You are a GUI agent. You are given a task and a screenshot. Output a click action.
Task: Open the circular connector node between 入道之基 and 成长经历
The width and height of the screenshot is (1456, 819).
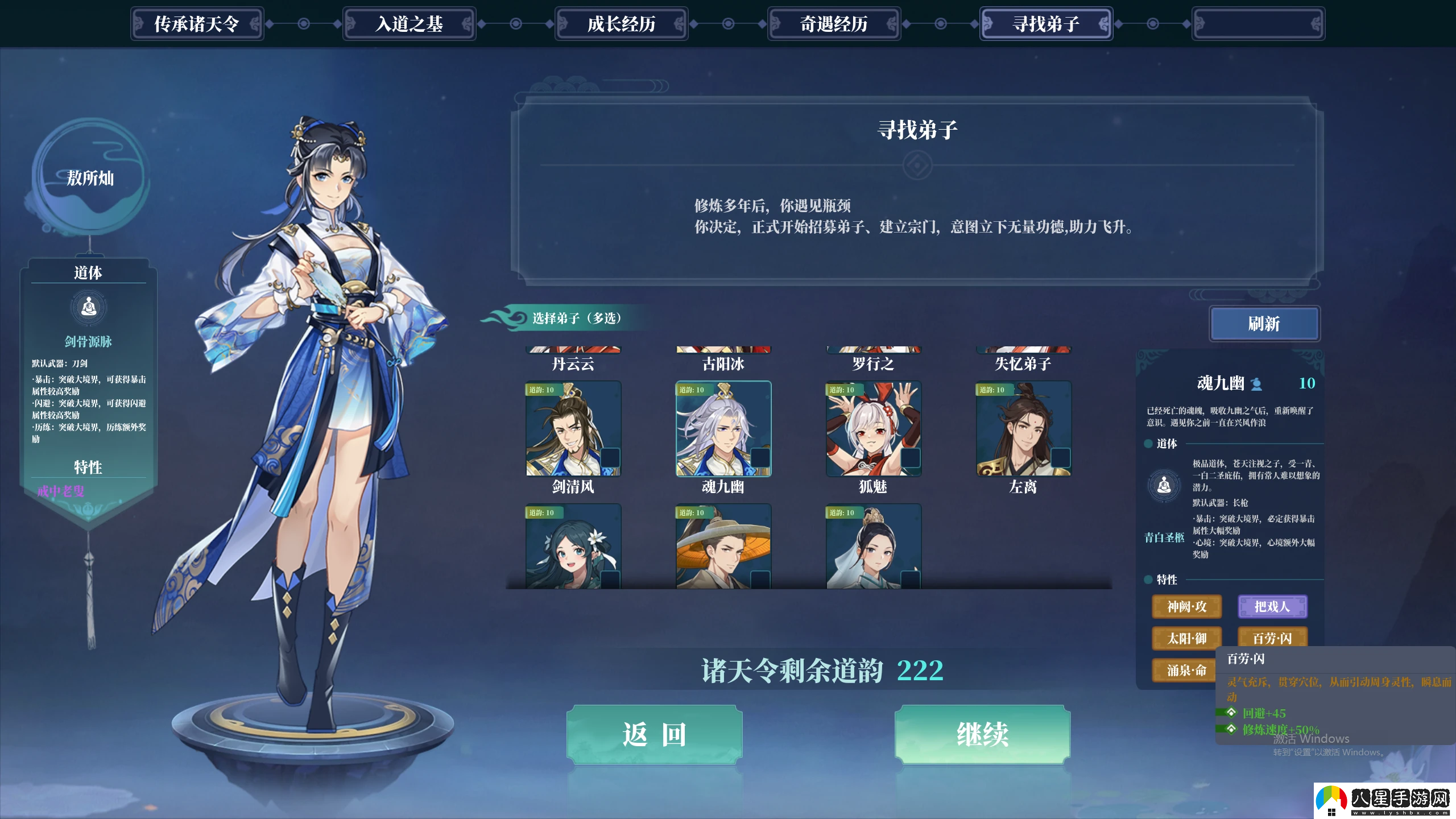click(x=516, y=24)
